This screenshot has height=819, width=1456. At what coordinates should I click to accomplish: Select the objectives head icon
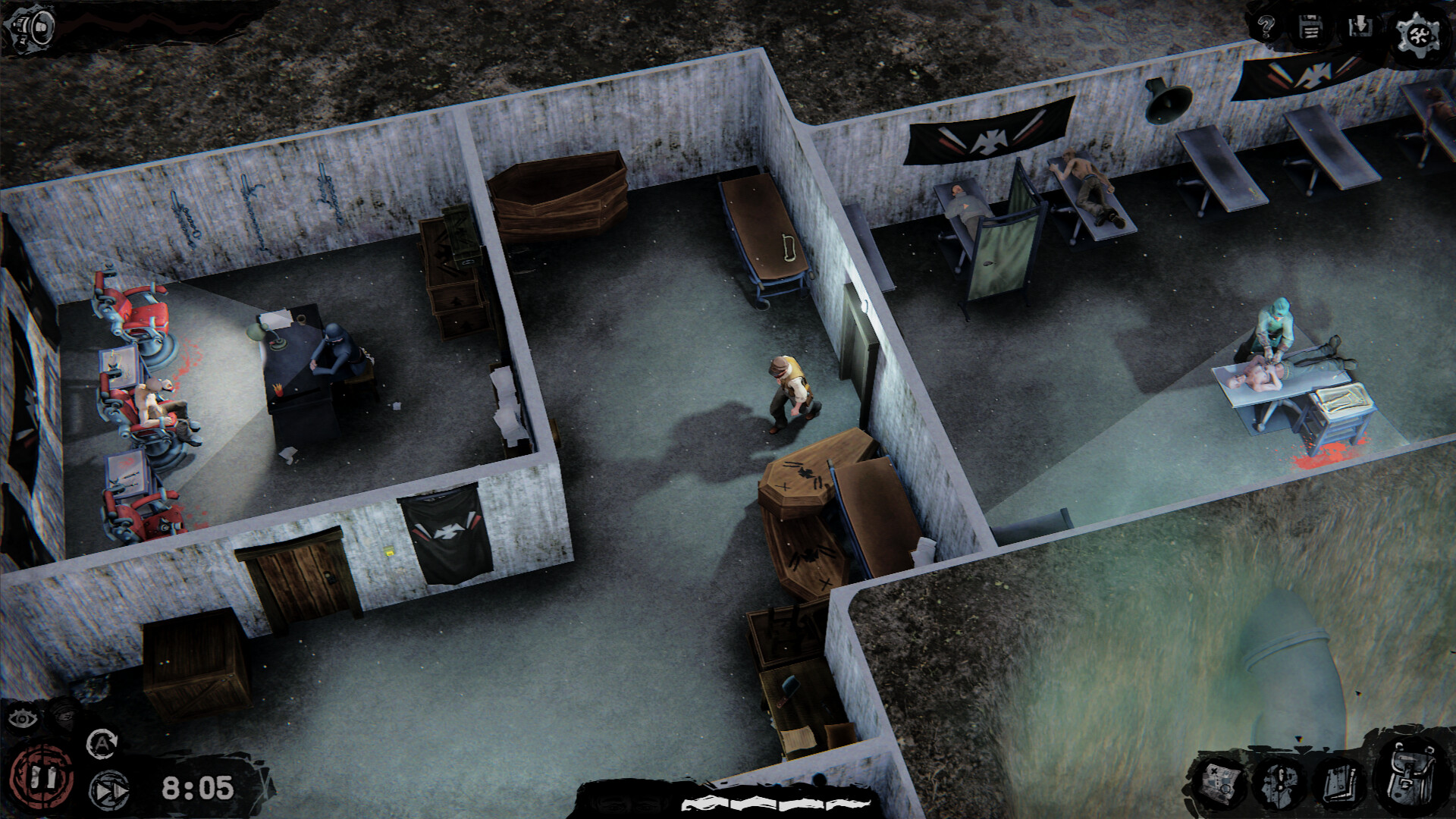(x=1279, y=783)
